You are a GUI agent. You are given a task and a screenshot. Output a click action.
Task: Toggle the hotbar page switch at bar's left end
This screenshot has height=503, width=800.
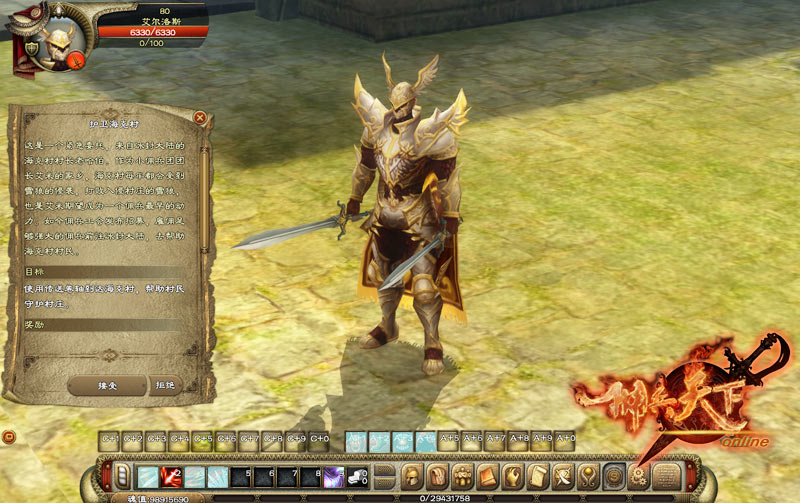coord(124,475)
